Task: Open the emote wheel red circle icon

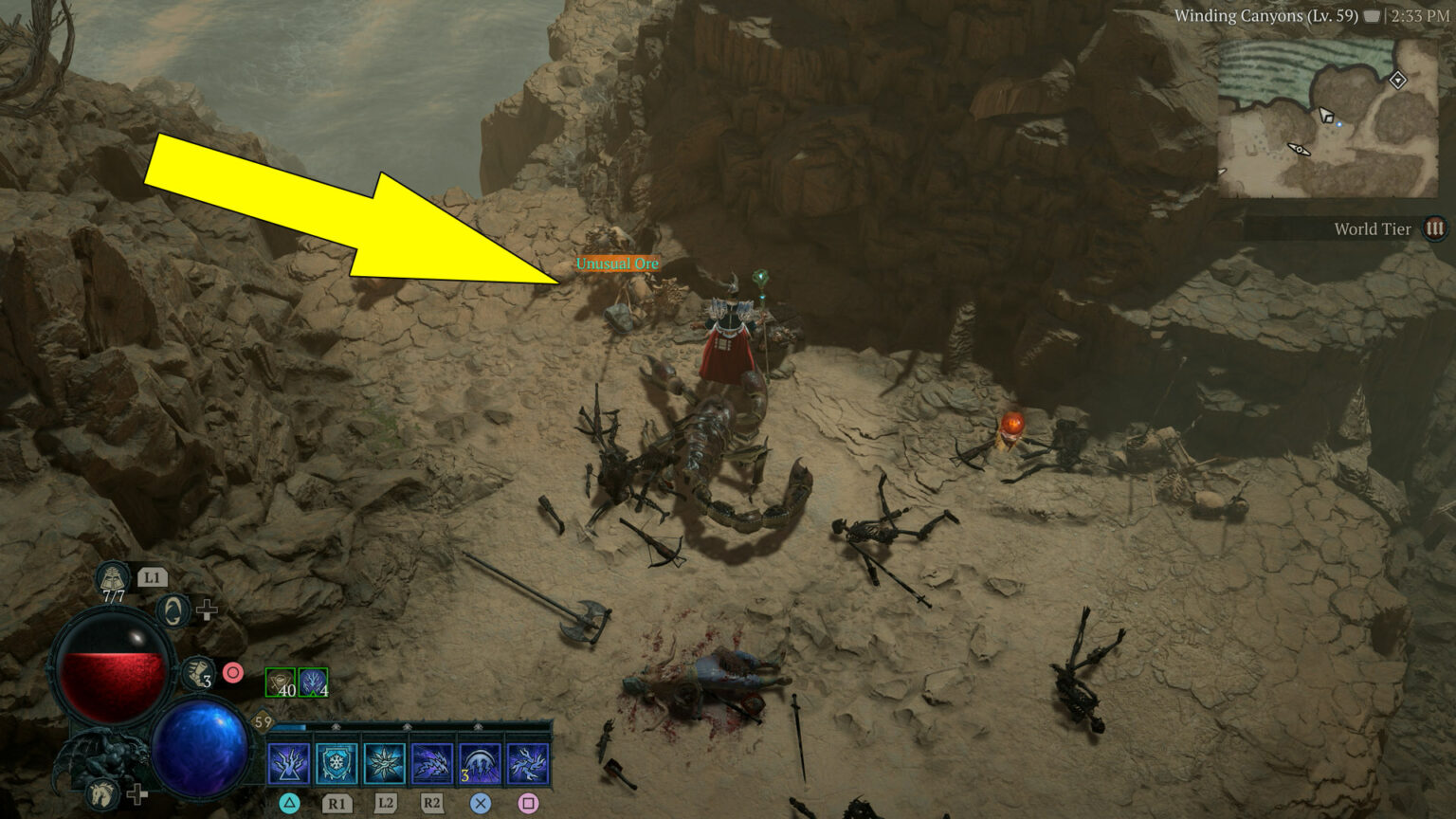Action: click(x=233, y=673)
